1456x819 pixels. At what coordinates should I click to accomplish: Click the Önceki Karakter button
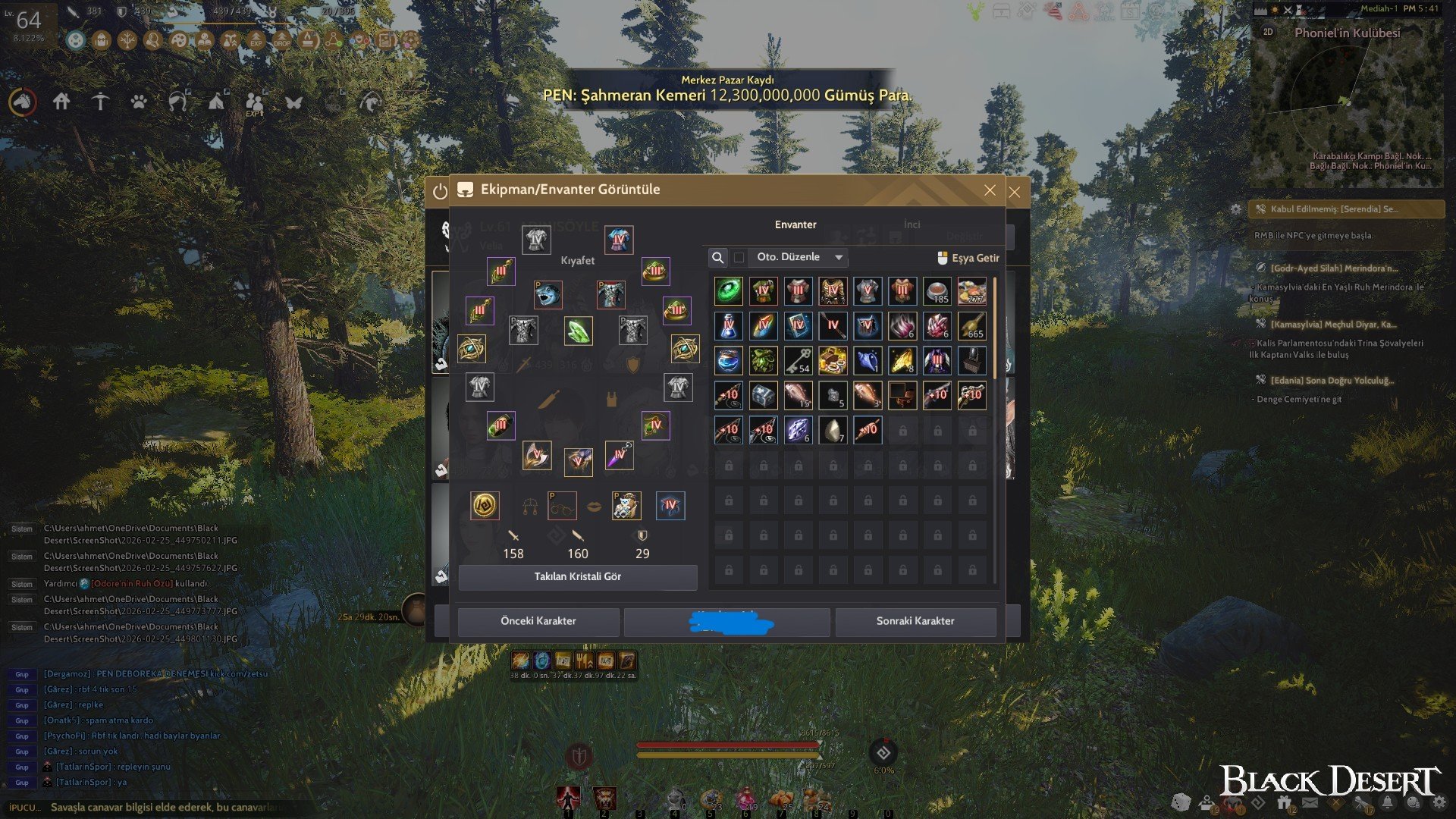point(540,621)
